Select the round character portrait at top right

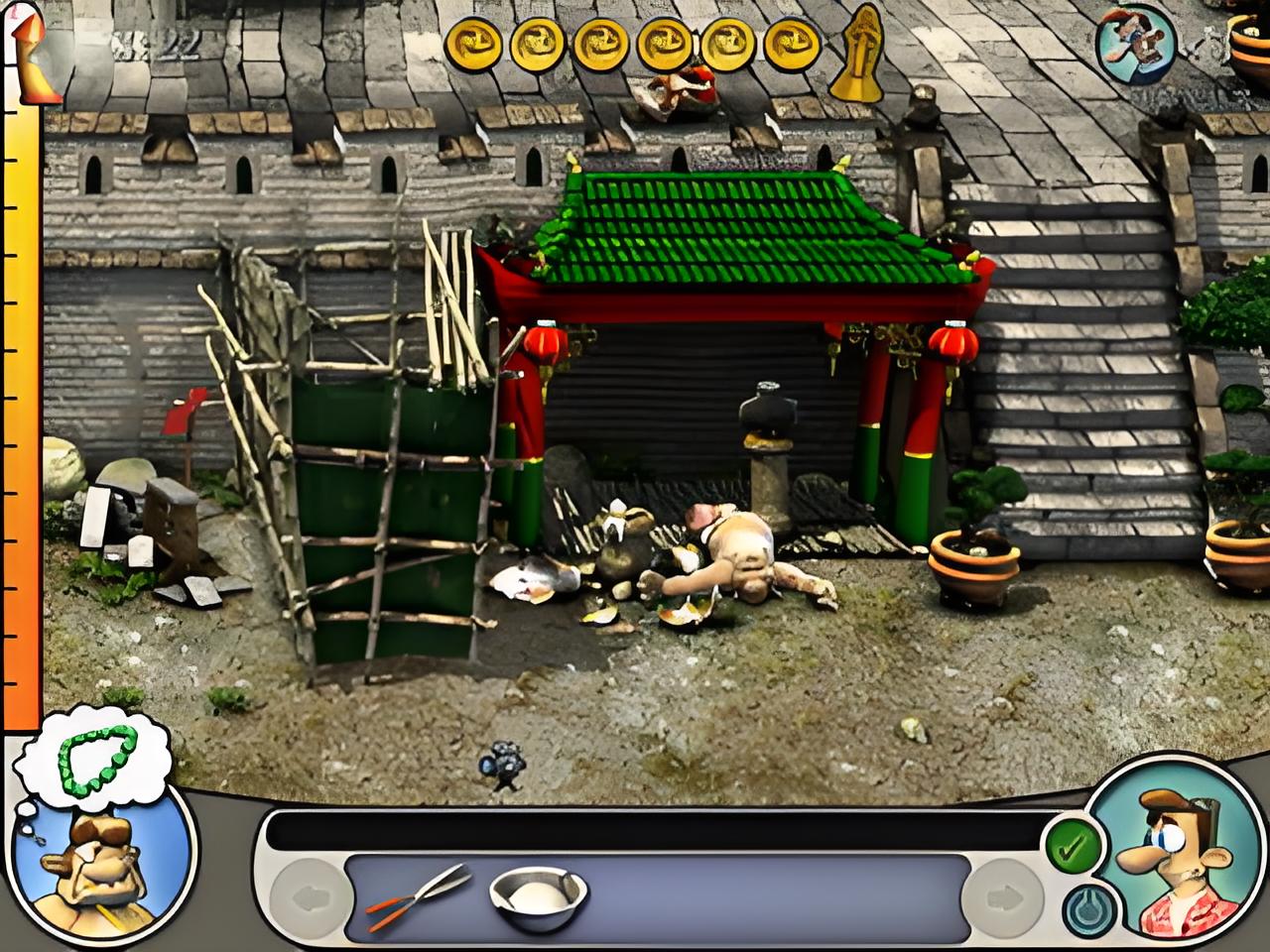[1136, 42]
